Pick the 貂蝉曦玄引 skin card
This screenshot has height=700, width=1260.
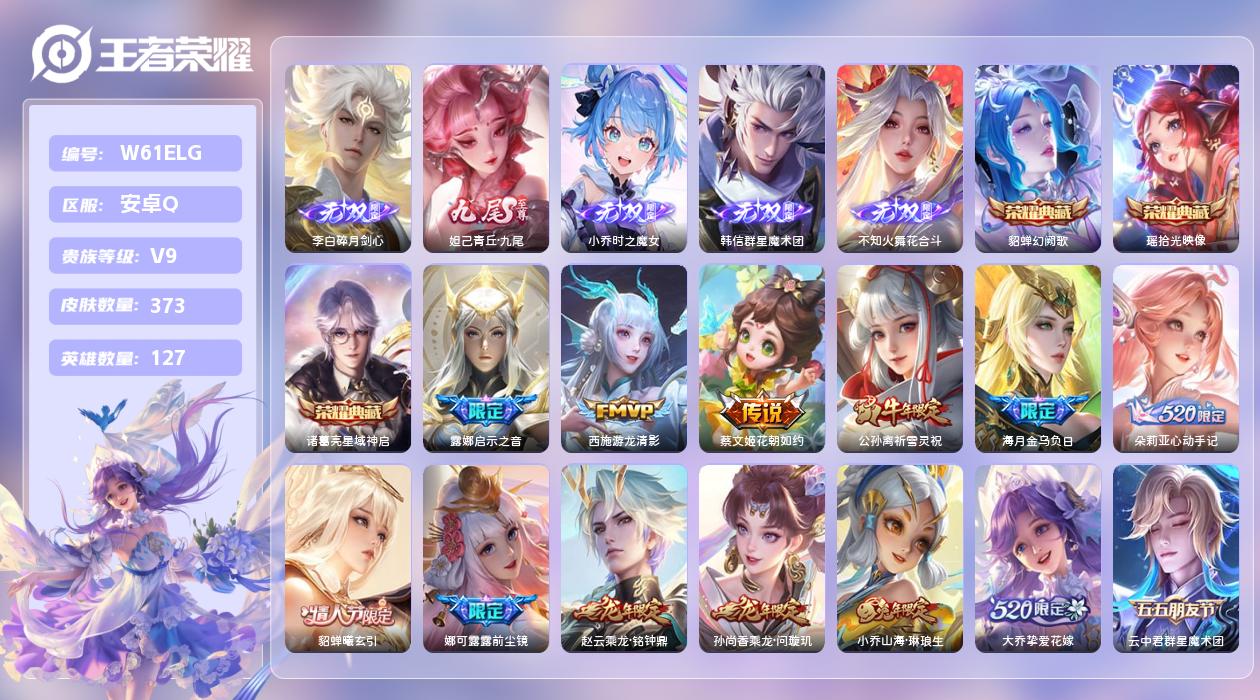348,558
